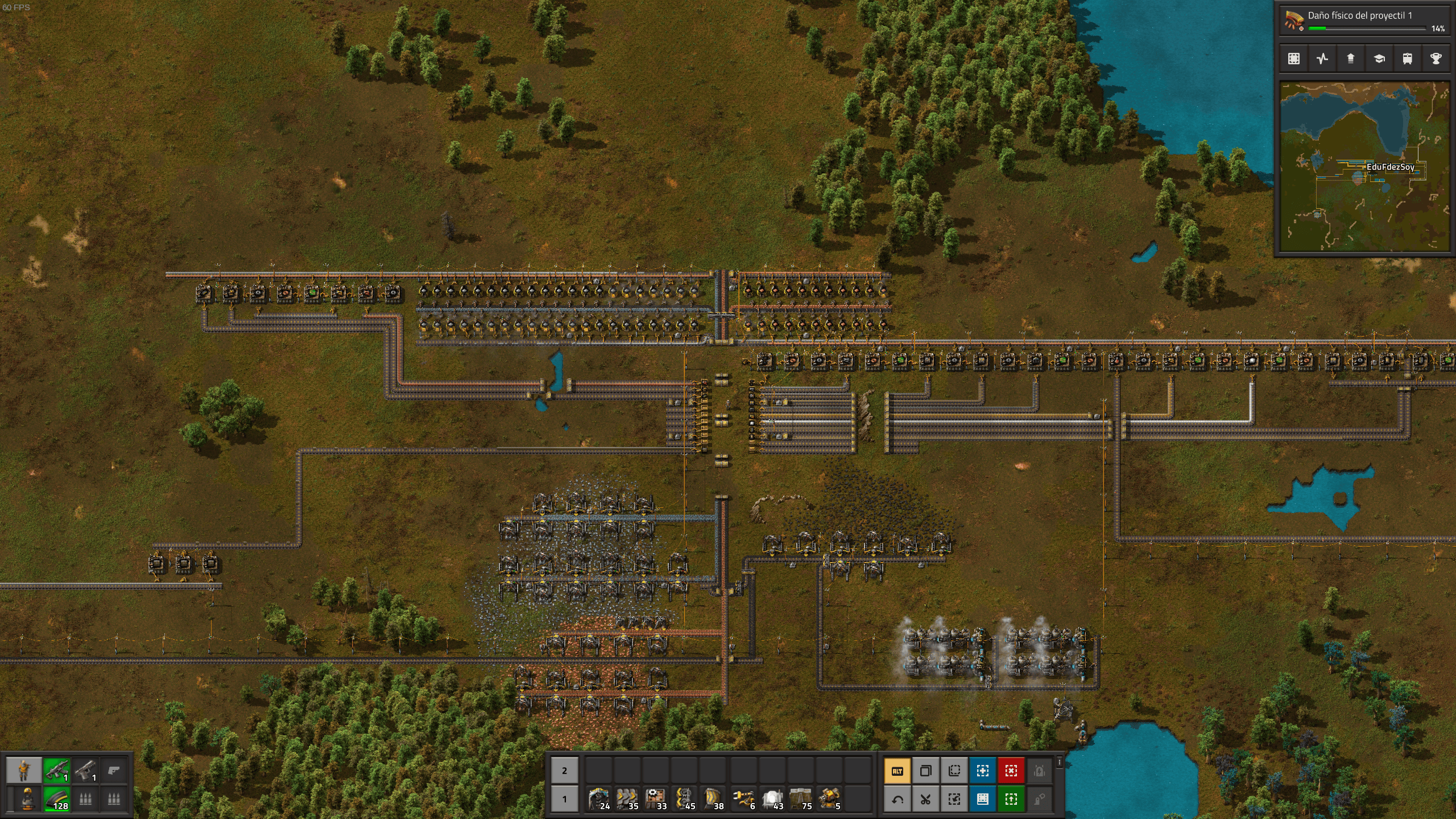Open the production statistics graph button
The width and height of the screenshot is (1456, 819).
tap(1322, 59)
